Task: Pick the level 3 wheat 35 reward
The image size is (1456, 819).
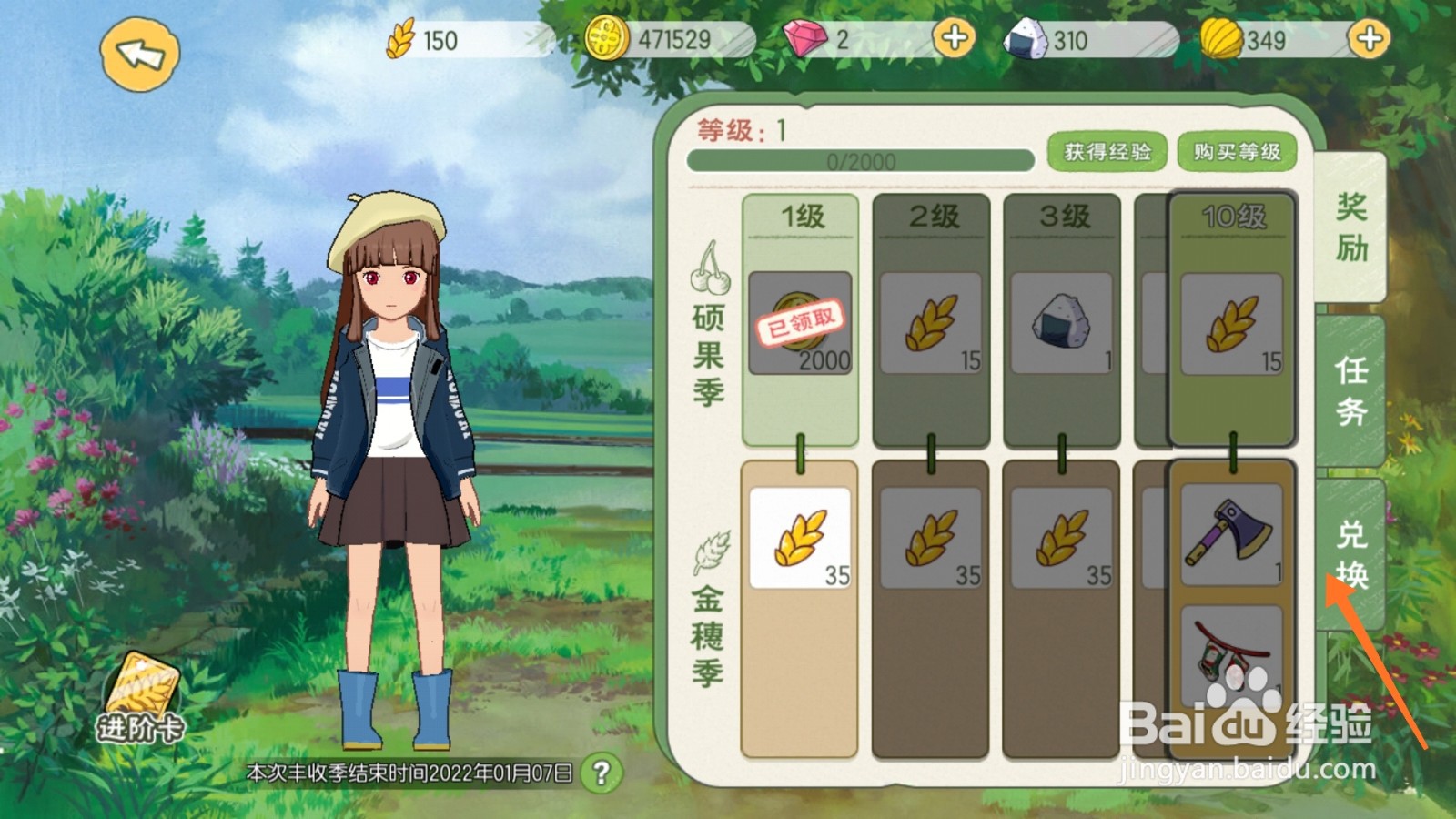Action: click(1061, 539)
